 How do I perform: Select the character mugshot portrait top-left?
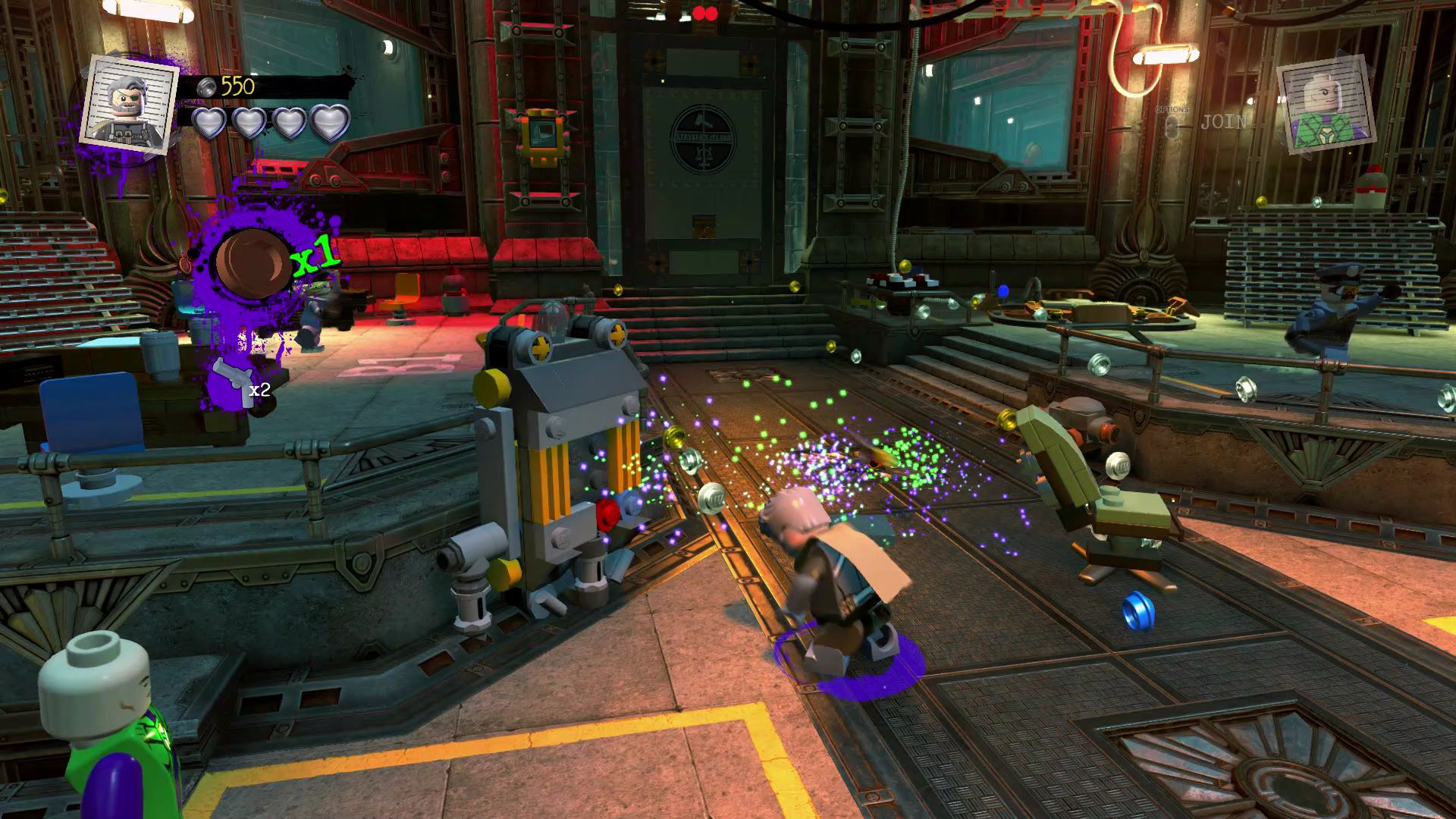129,106
